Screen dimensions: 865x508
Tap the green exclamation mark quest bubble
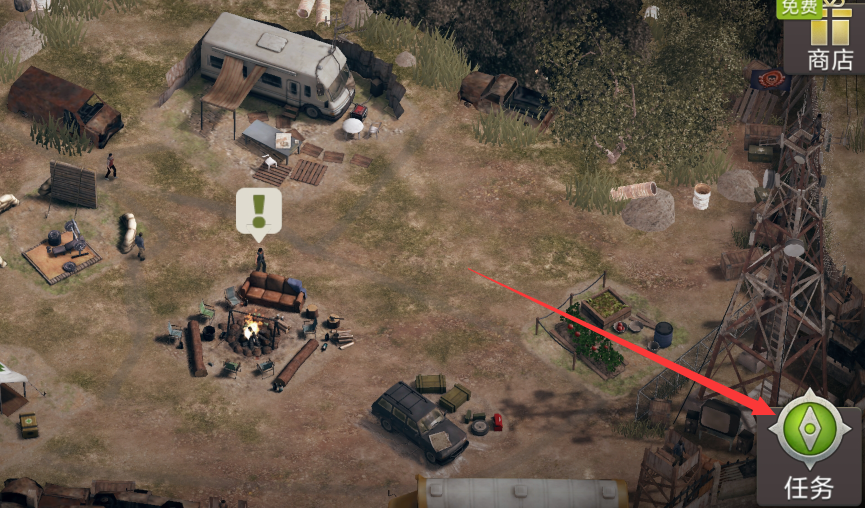tap(259, 212)
